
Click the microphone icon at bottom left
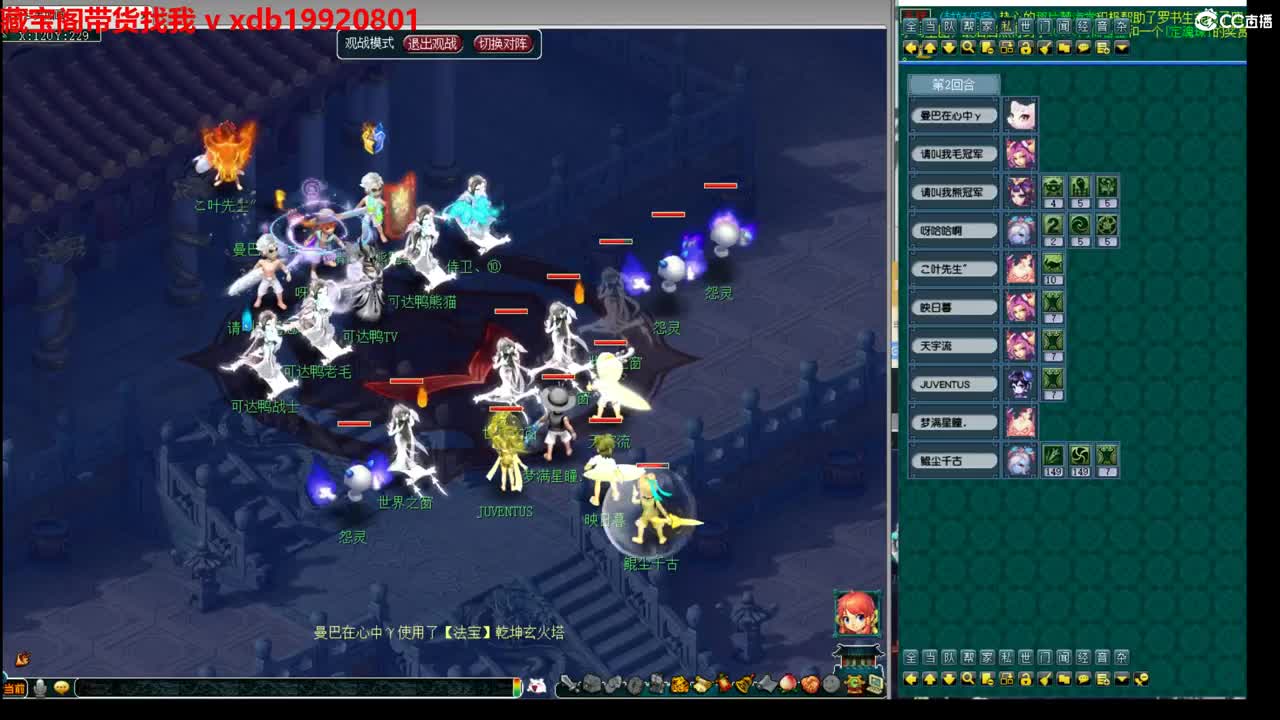(40, 687)
